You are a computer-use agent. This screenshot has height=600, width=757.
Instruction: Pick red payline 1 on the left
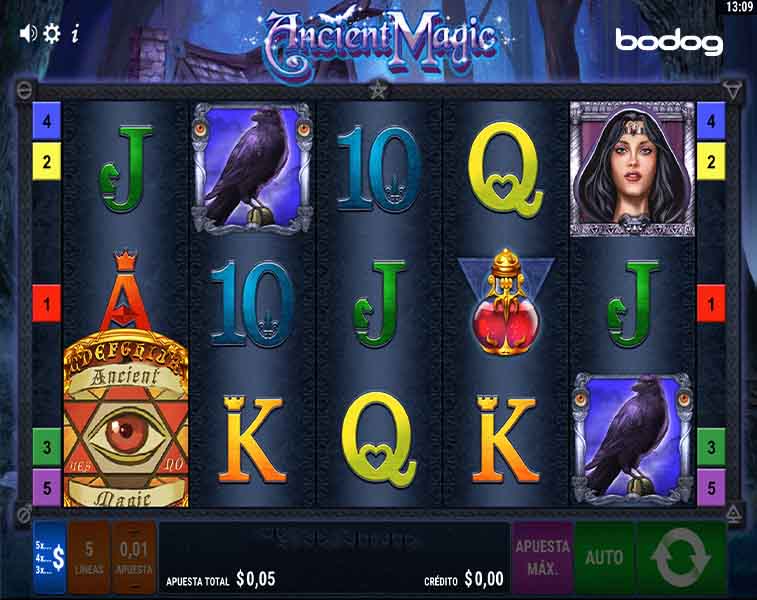(46, 302)
